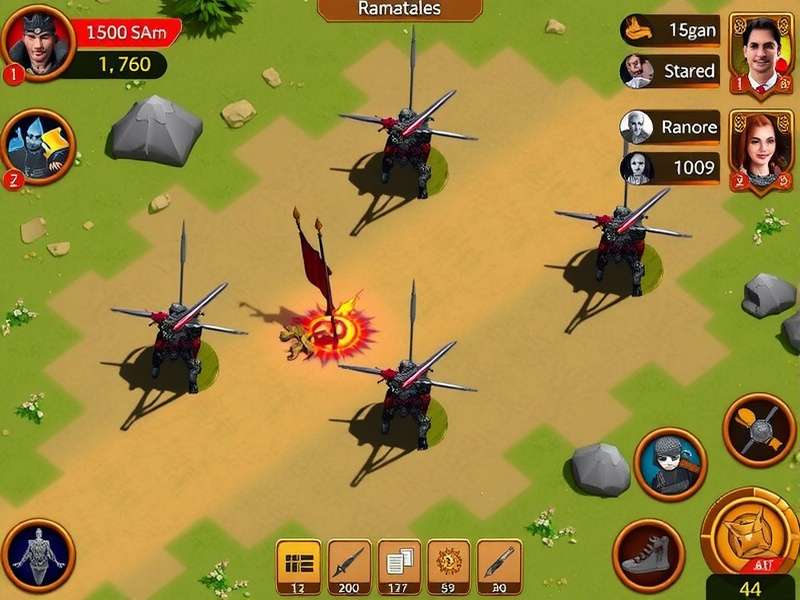Choose the Ranore player row

pyautogui.click(x=670, y=127)
